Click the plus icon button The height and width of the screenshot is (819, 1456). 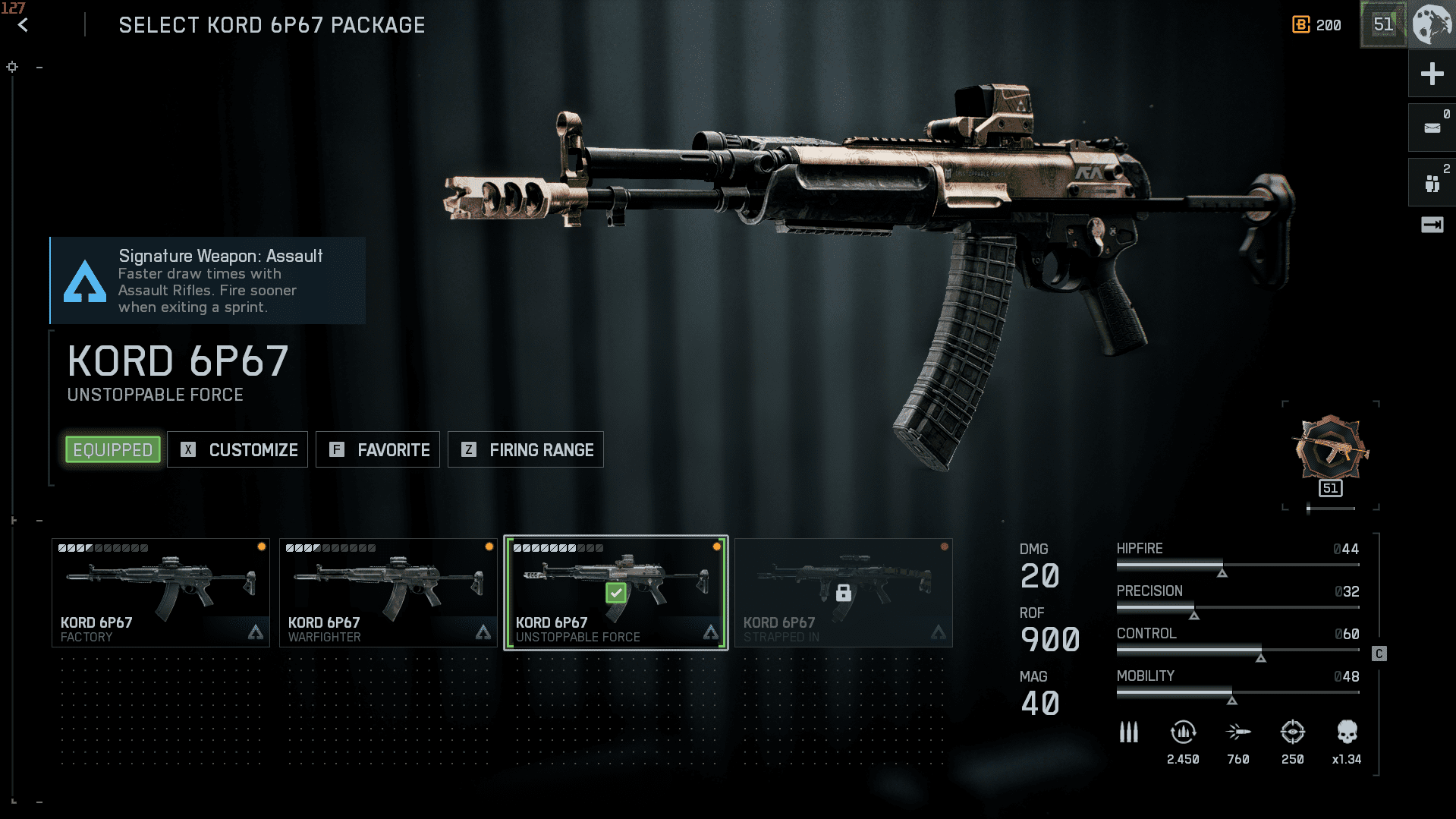click(x=1432, y=74)
